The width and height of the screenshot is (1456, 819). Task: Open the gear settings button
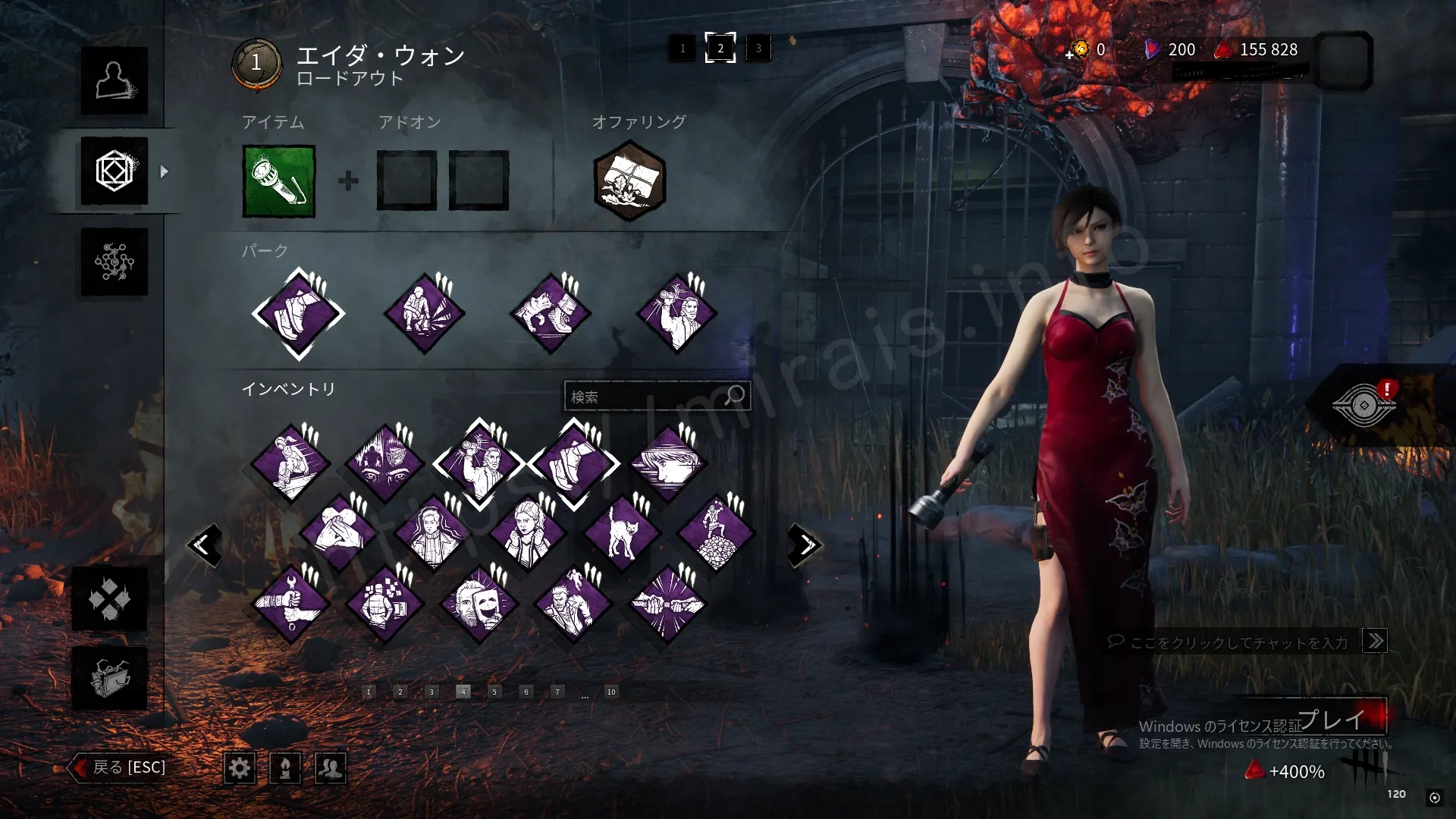coord(240,768)
